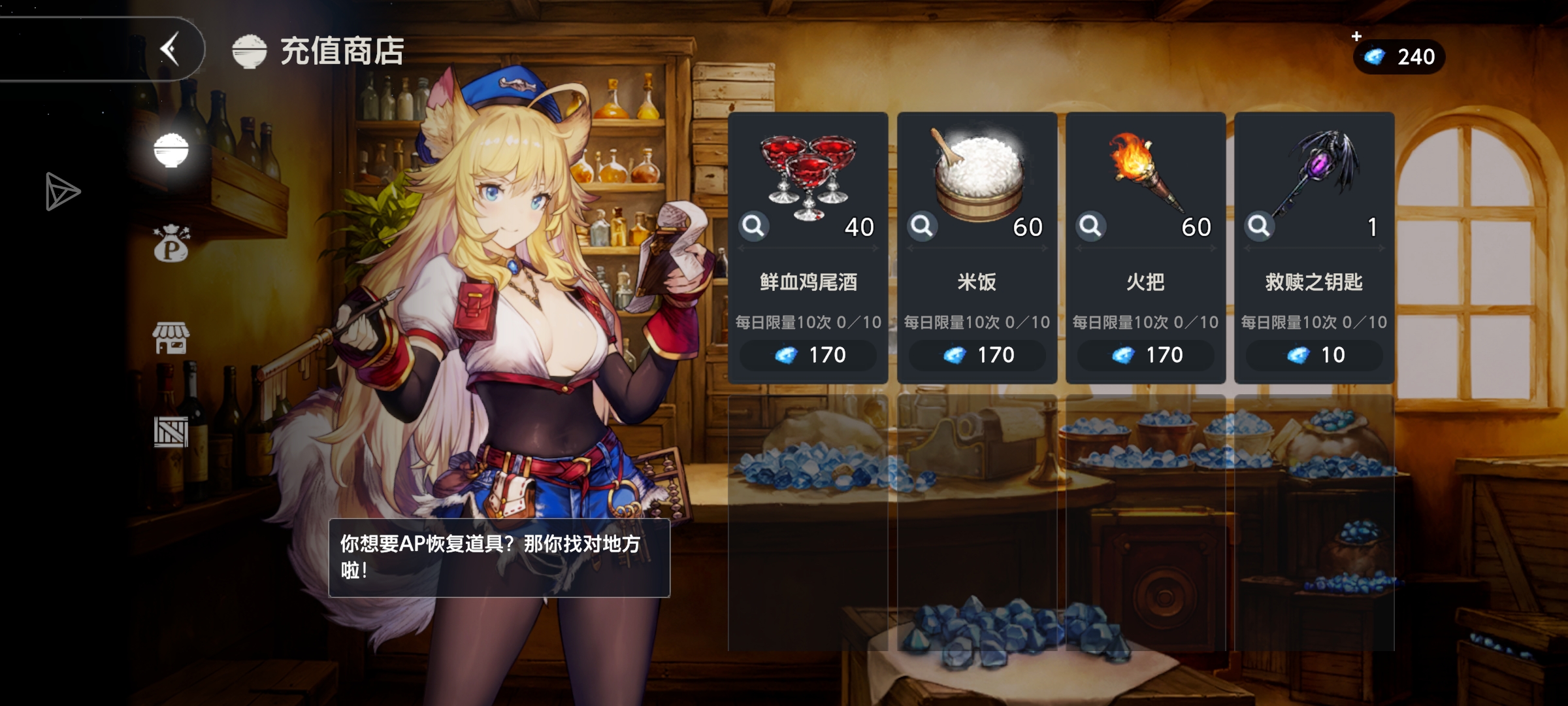The image size is (1568, 706).
Task: Zoom the magnifier on the 火把 card
Action: pyautogui.click(x=1090, y=225)
